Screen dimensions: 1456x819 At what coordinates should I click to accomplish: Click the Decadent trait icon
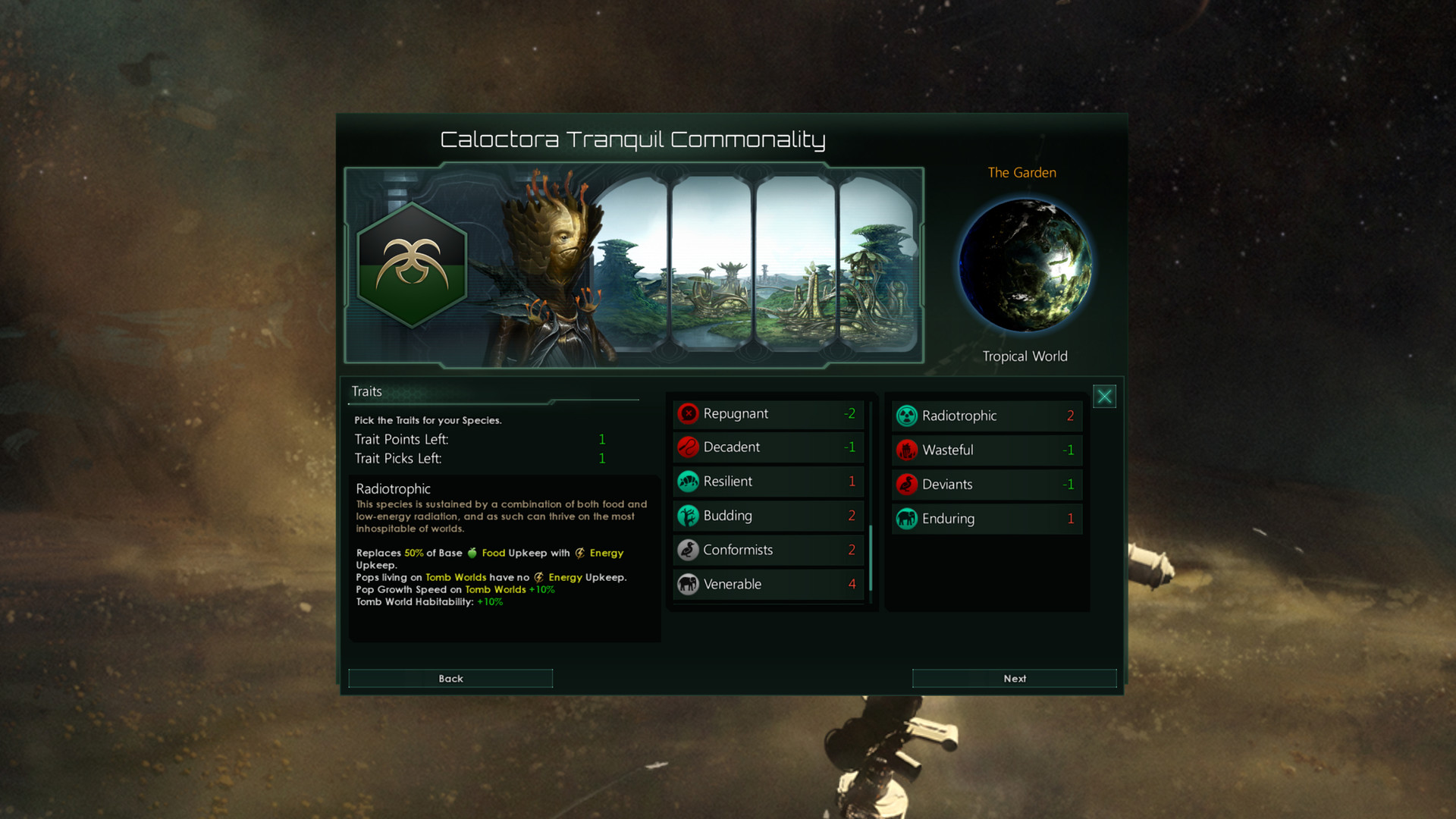[x=689, y=447]
